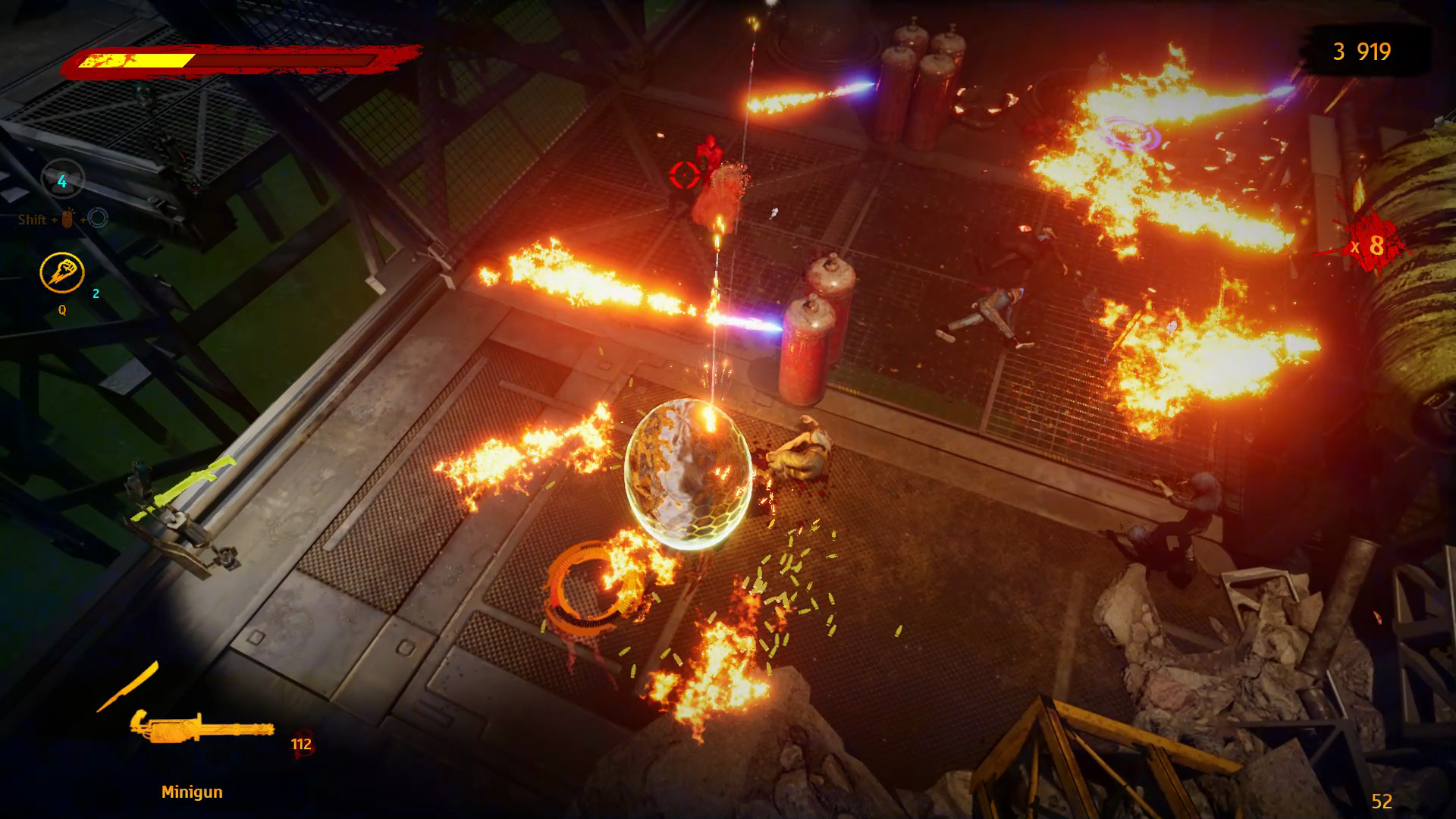Select the Minigun weapon icon
The width and height of the screenshot is (1456, 819).
(202, 729)
